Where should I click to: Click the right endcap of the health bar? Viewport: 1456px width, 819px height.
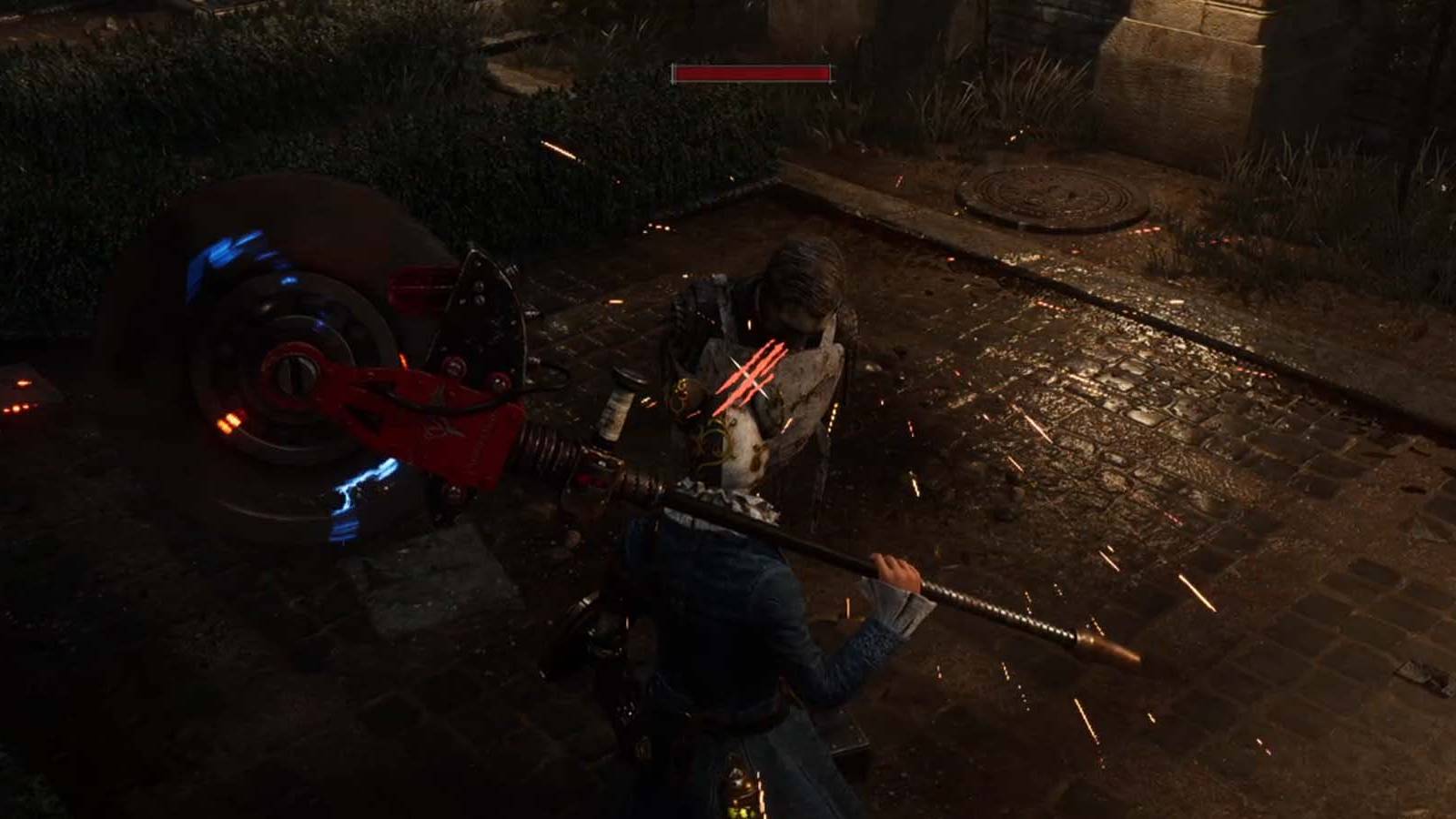pyautogui.click(x=828, y=75)
